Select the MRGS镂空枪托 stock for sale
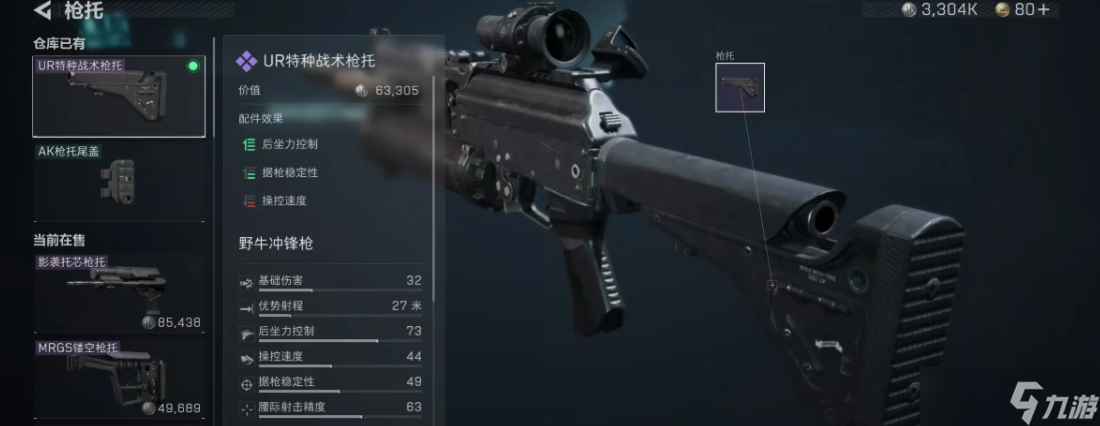 click(118, 379)
